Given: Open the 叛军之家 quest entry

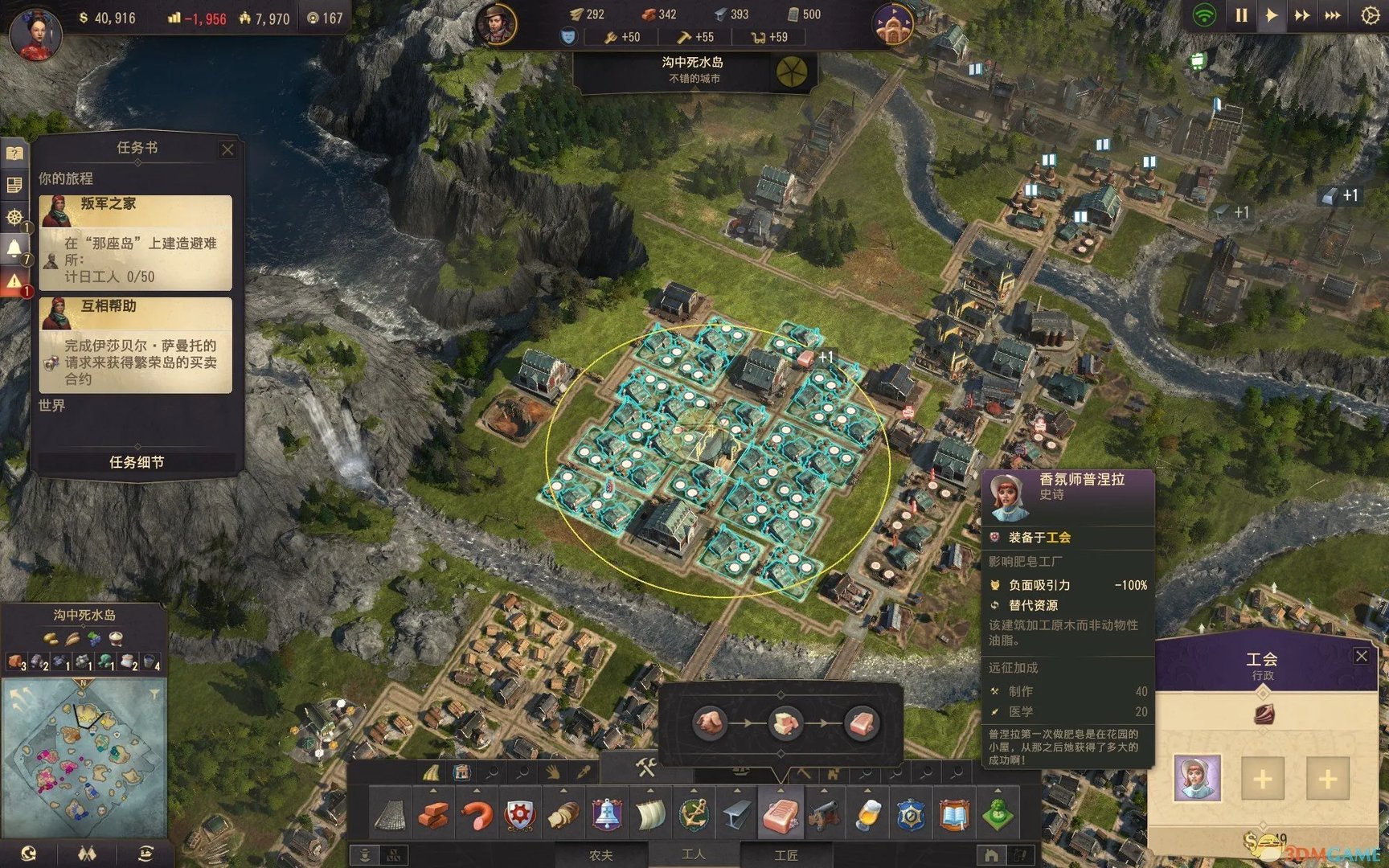Looking at the screenshot, I should tap(136, 242).
